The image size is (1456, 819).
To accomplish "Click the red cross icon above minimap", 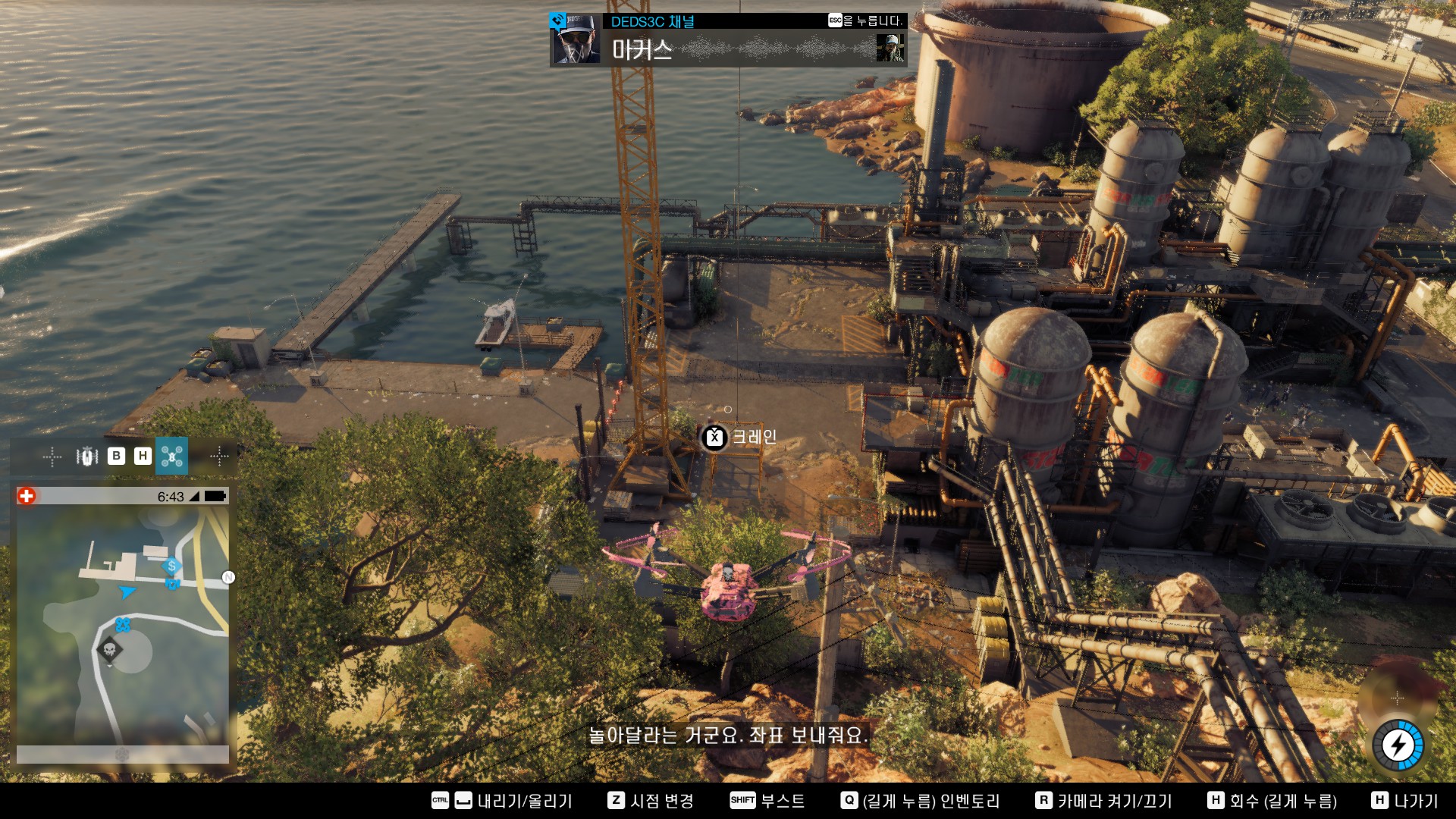I will [27, 496].
